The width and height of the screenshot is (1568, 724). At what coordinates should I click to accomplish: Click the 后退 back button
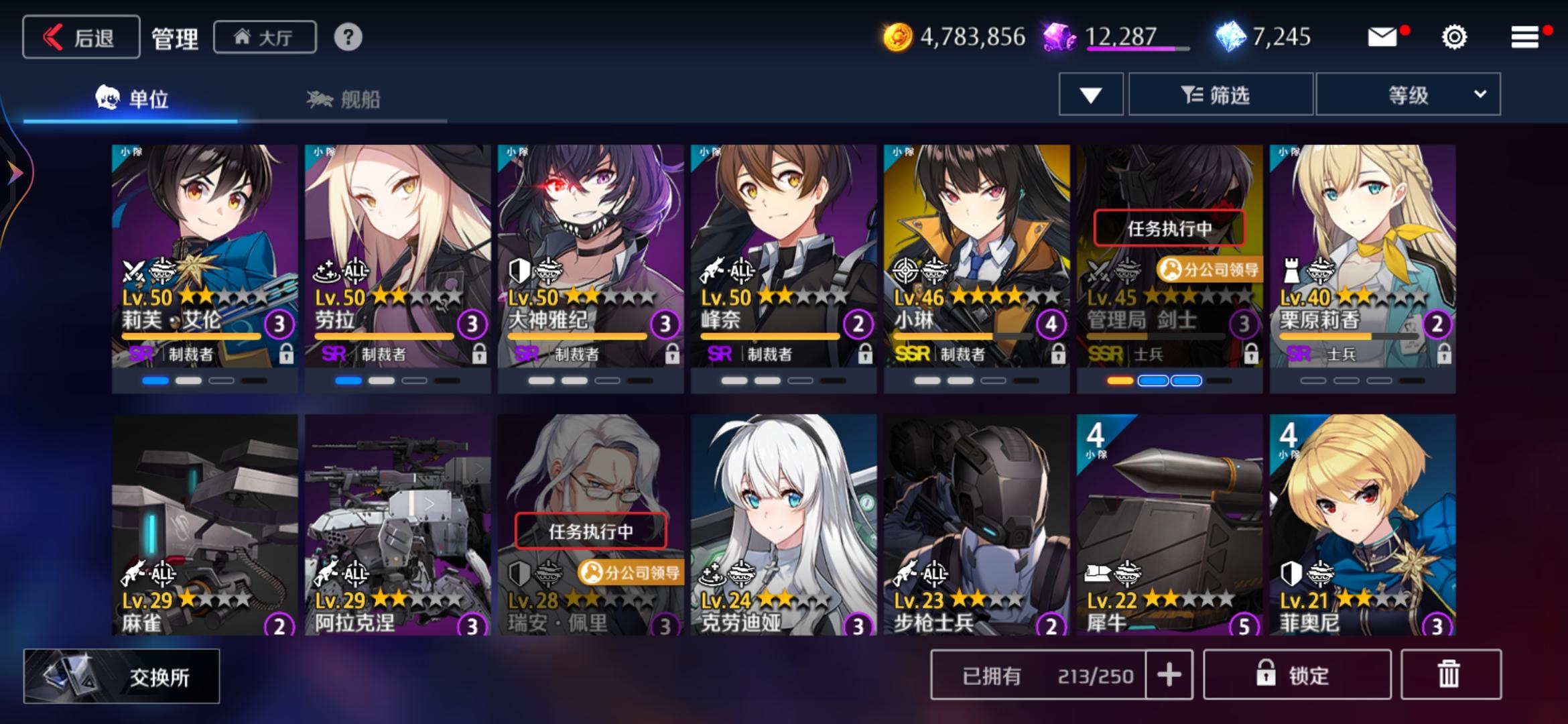[x=80, y=37]
